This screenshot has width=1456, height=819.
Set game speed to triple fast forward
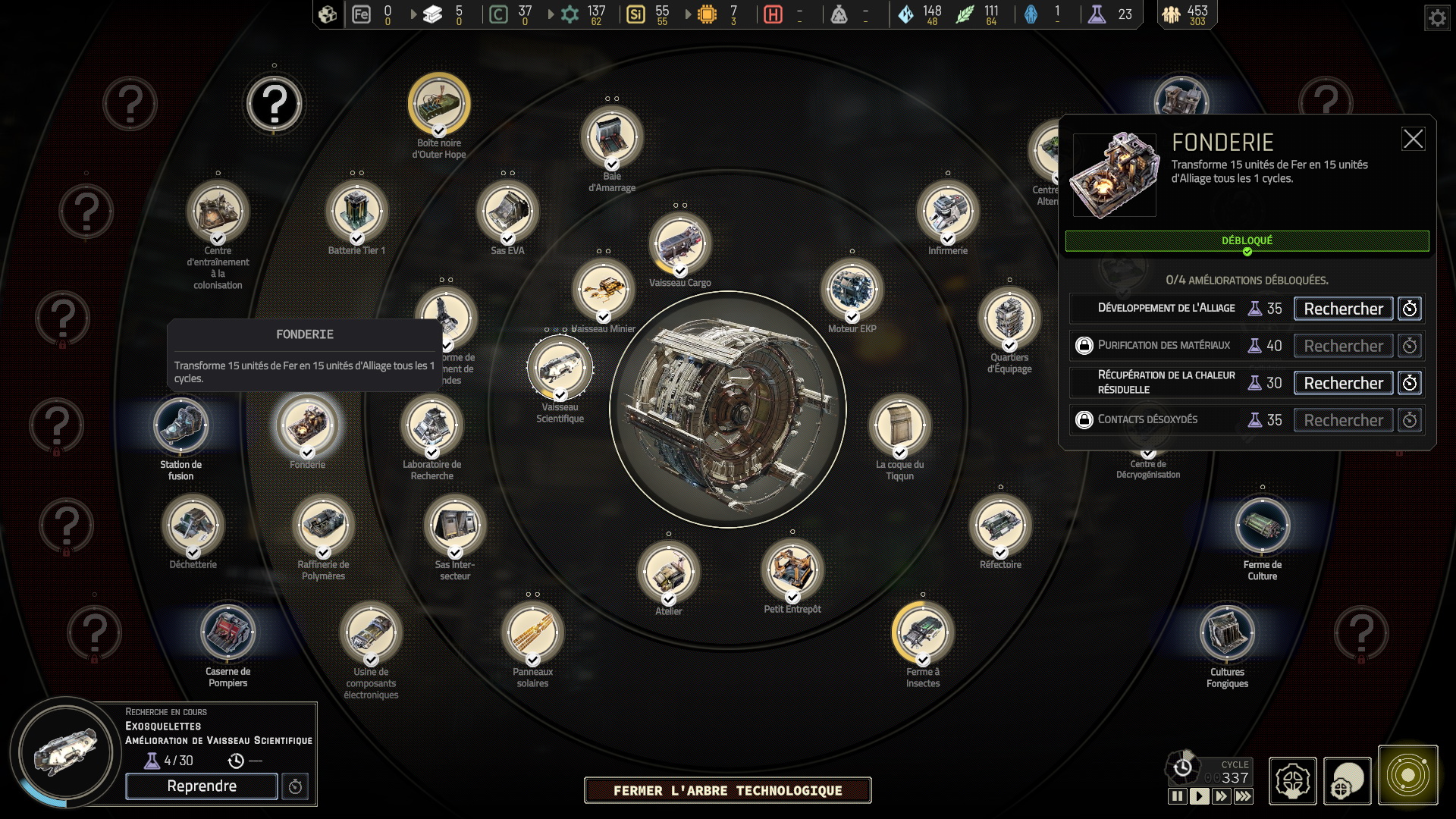(1243, 796)
